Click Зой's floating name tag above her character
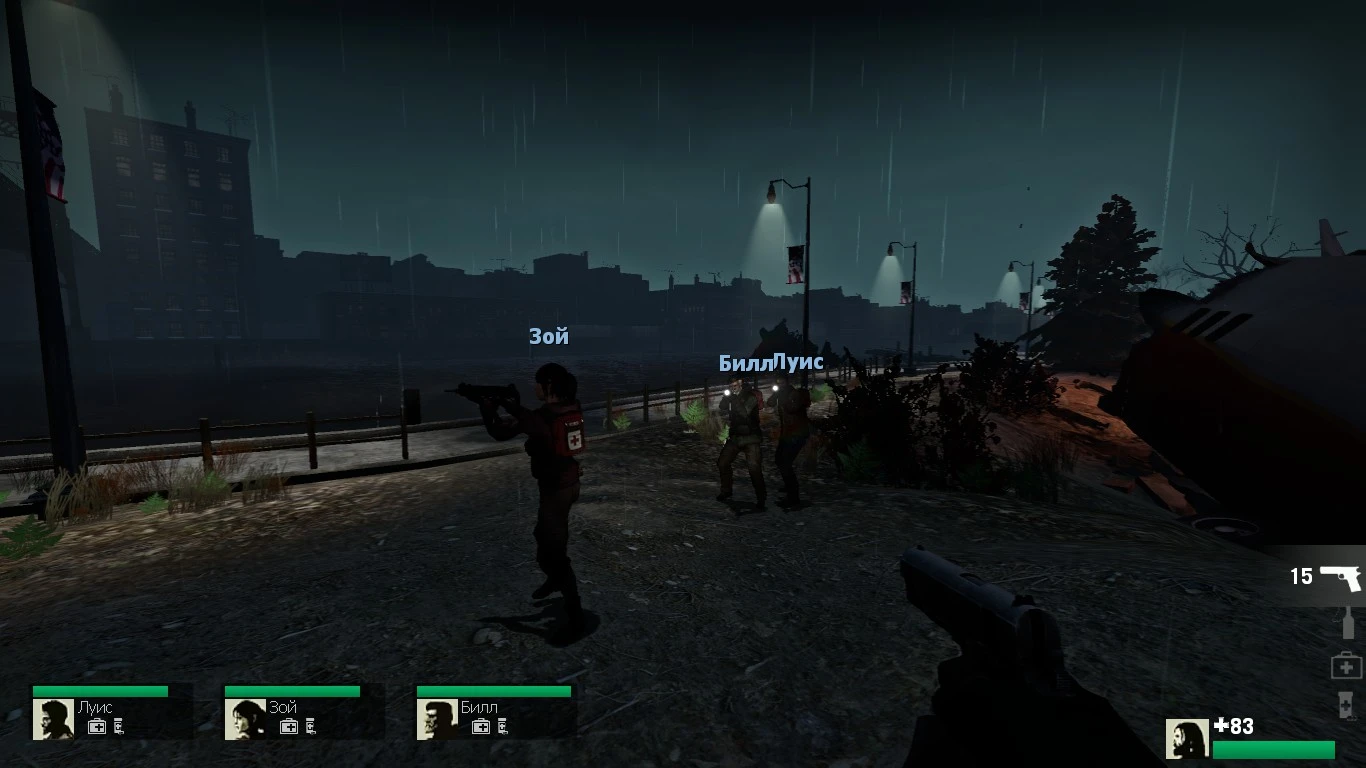 pos(547,337)
